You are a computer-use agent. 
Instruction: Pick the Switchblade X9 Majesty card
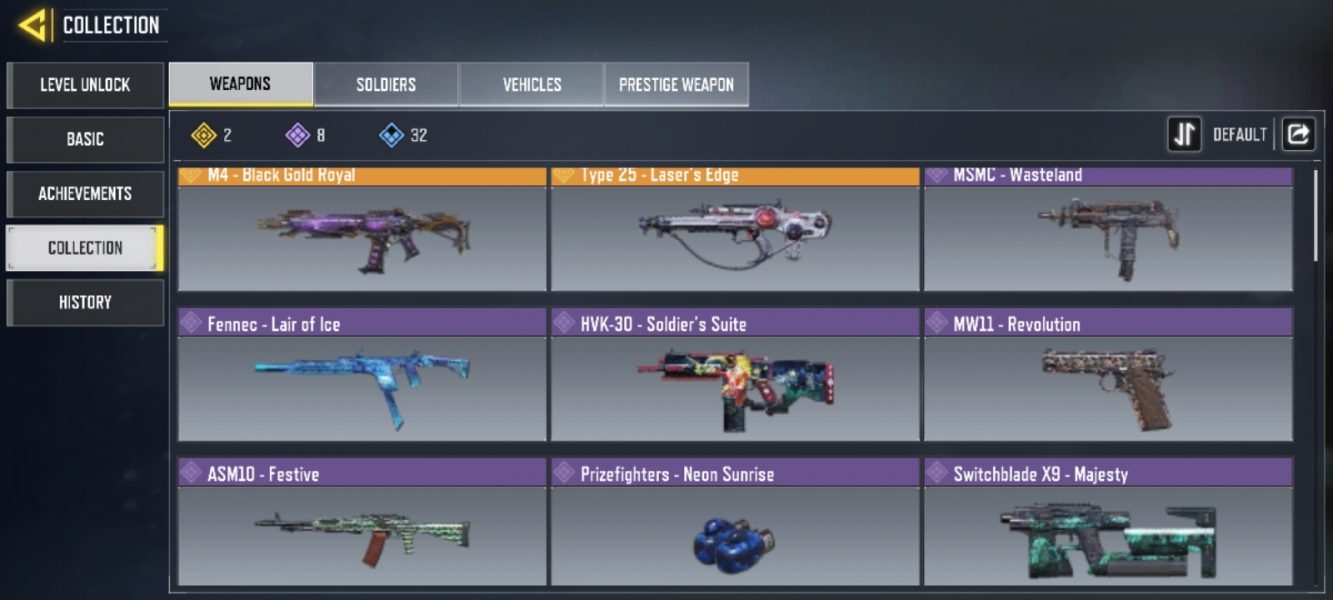(x=1108, y=525)
